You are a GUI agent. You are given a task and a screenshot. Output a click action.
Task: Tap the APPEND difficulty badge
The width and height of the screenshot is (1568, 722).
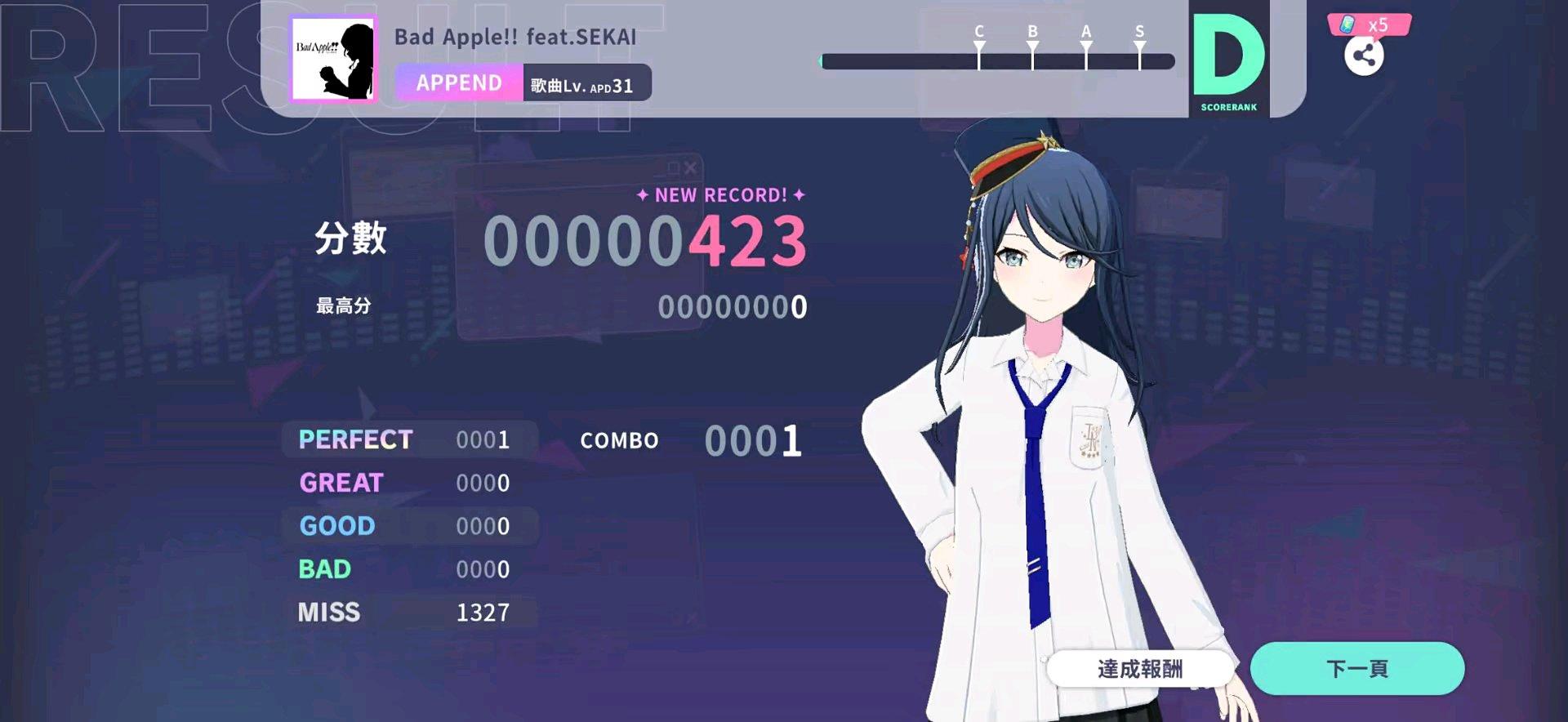point(458,82)
